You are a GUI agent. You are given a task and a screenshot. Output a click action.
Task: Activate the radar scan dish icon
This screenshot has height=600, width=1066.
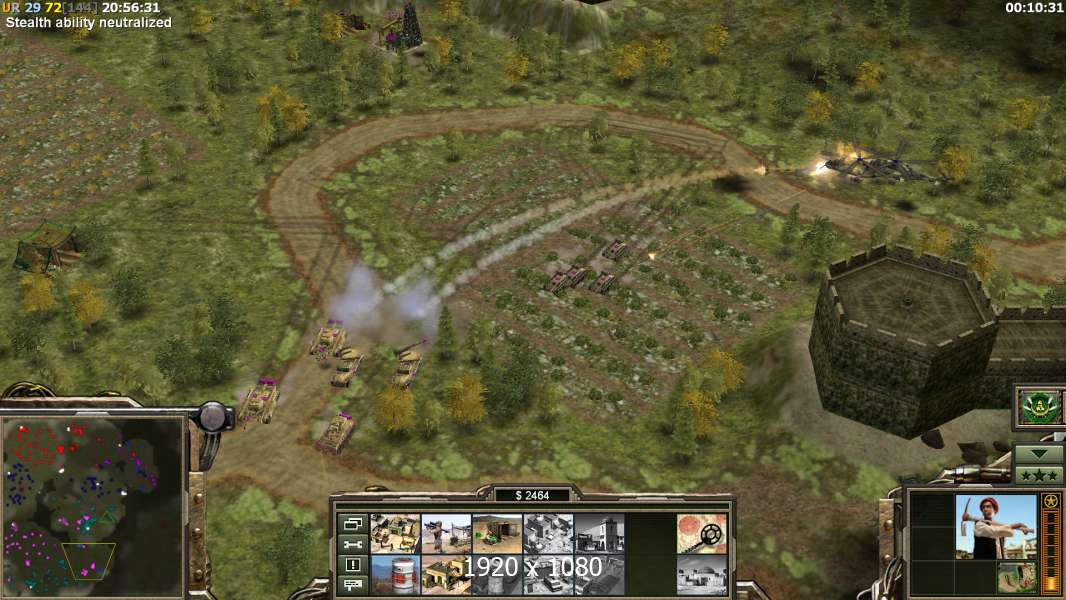coord(701,533)
